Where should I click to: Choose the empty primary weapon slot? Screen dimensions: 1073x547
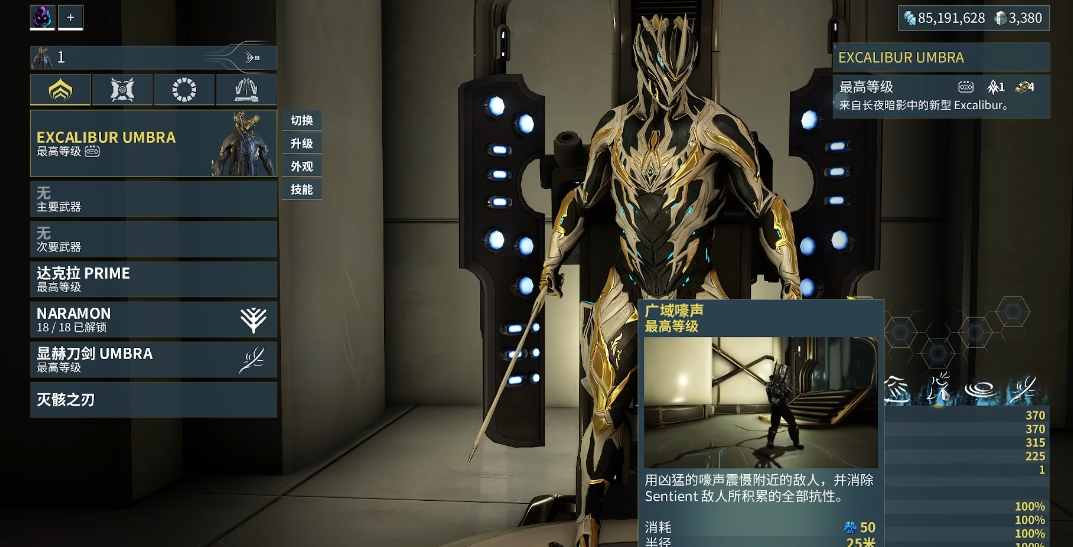tap(153, 199)
